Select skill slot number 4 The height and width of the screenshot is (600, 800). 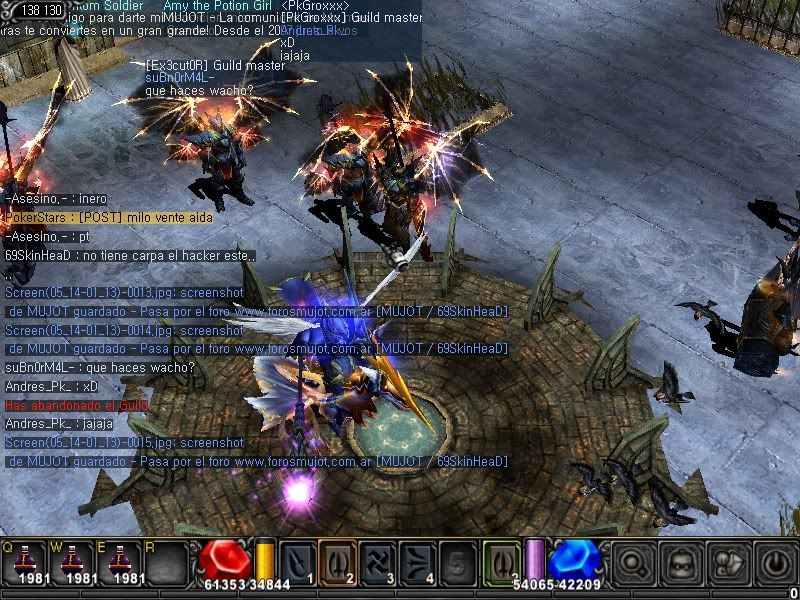pos(417,562)
